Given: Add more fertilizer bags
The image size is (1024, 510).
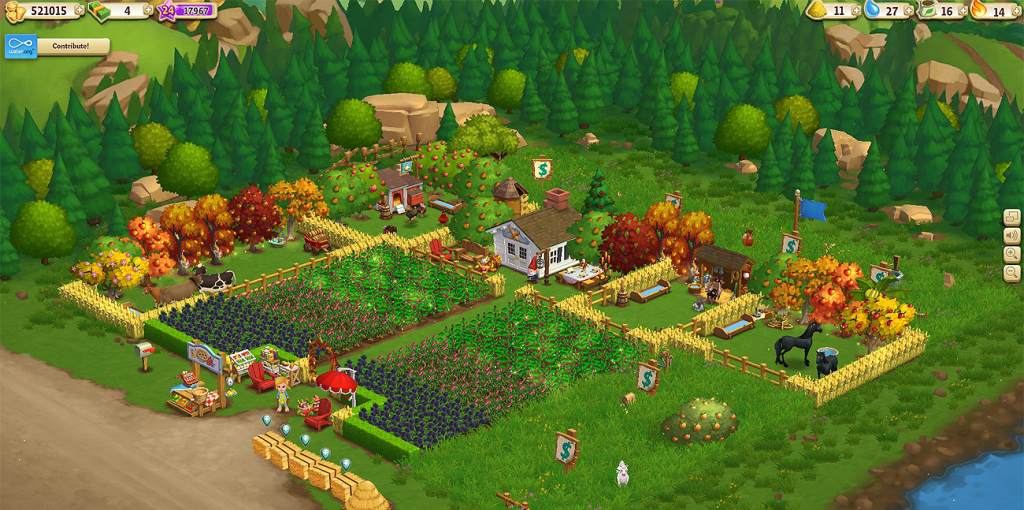Looking at the screenshot, I should pyautogui.click(x=963, y=11).
